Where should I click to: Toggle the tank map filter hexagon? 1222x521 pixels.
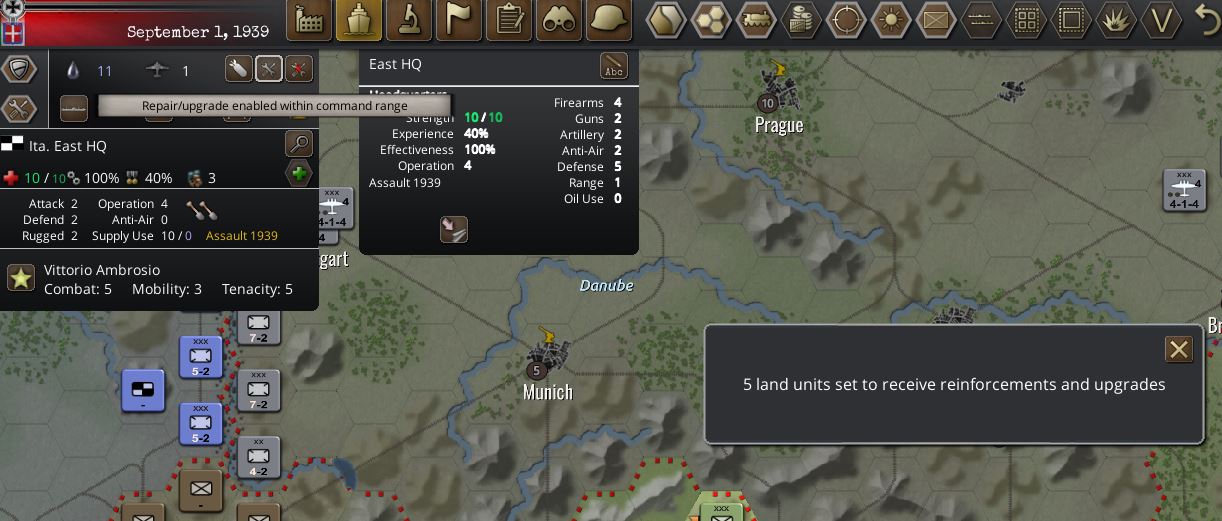click(757, 20)
